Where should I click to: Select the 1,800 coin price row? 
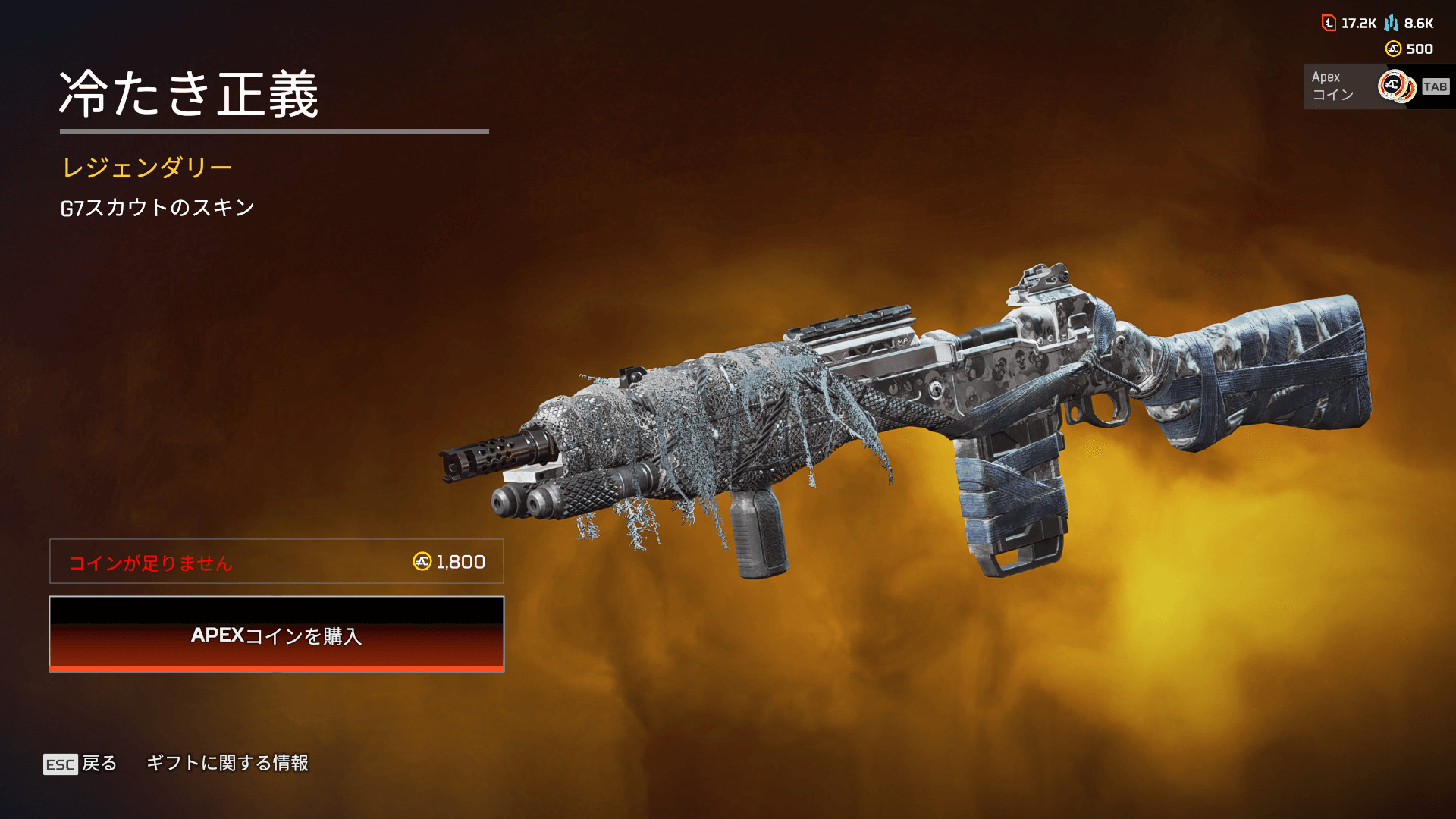277,562
